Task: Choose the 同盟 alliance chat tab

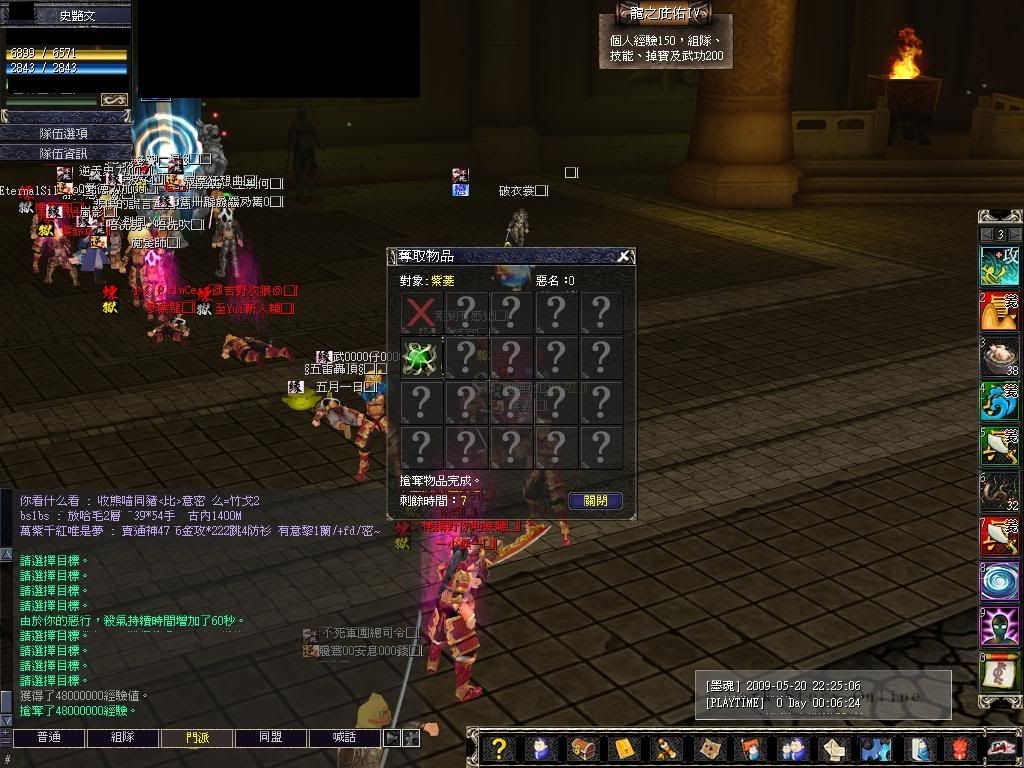Action: (271, 738)
